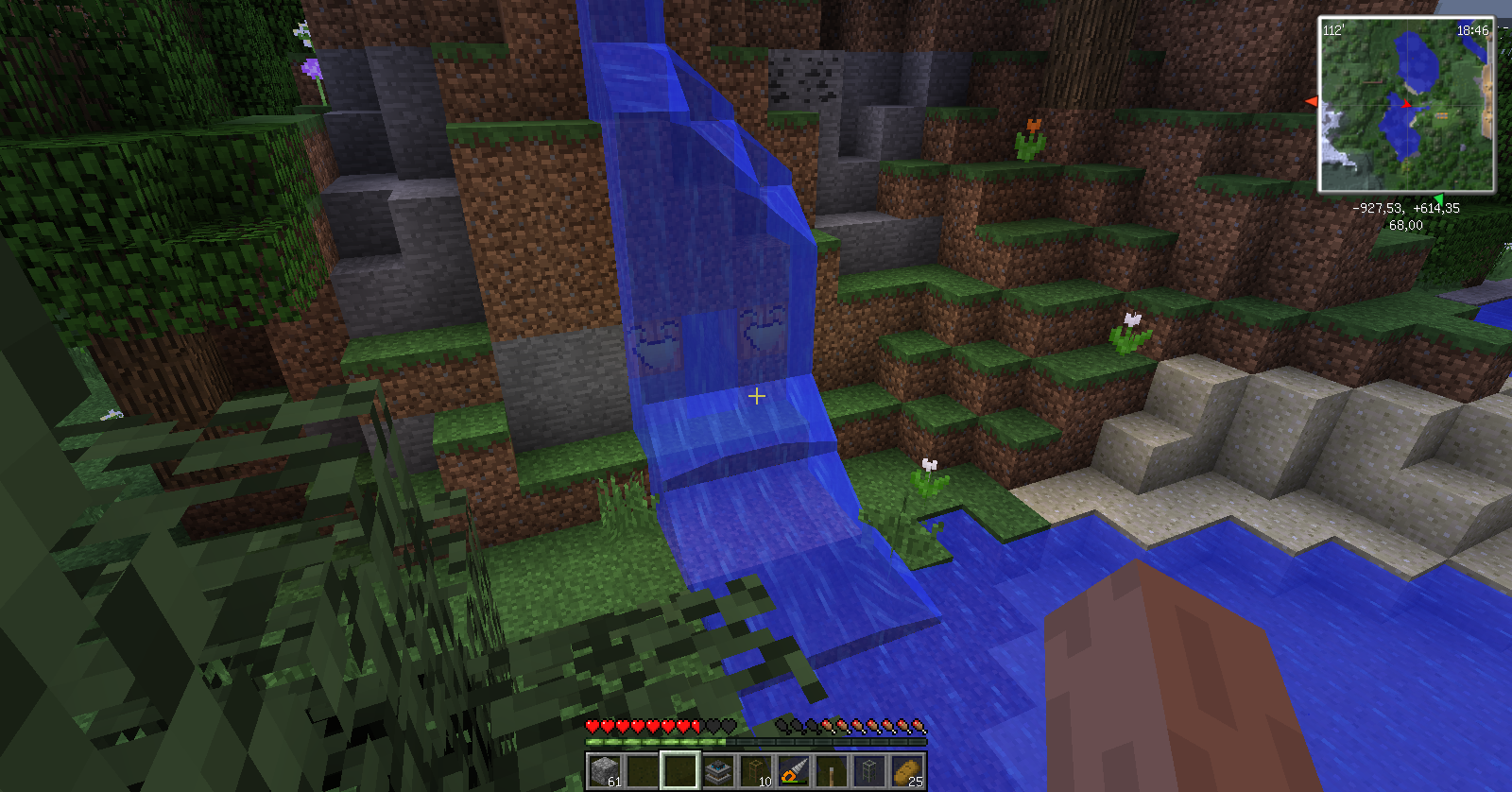
Task: Click the red player arrow on minimap
Action: [1407, 104]
